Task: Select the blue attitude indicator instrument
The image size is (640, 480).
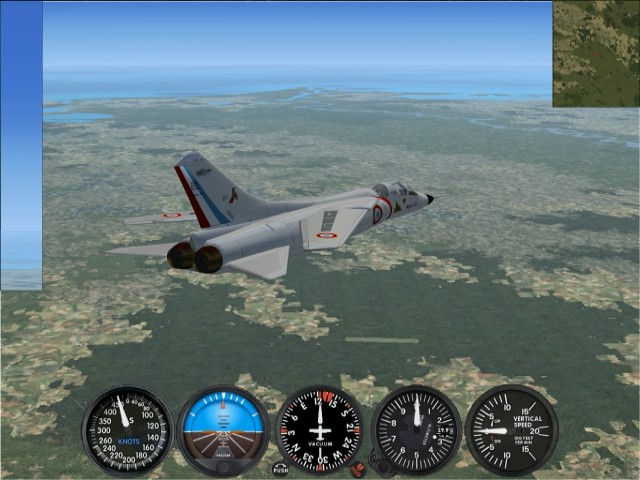Action: (223, 430)
